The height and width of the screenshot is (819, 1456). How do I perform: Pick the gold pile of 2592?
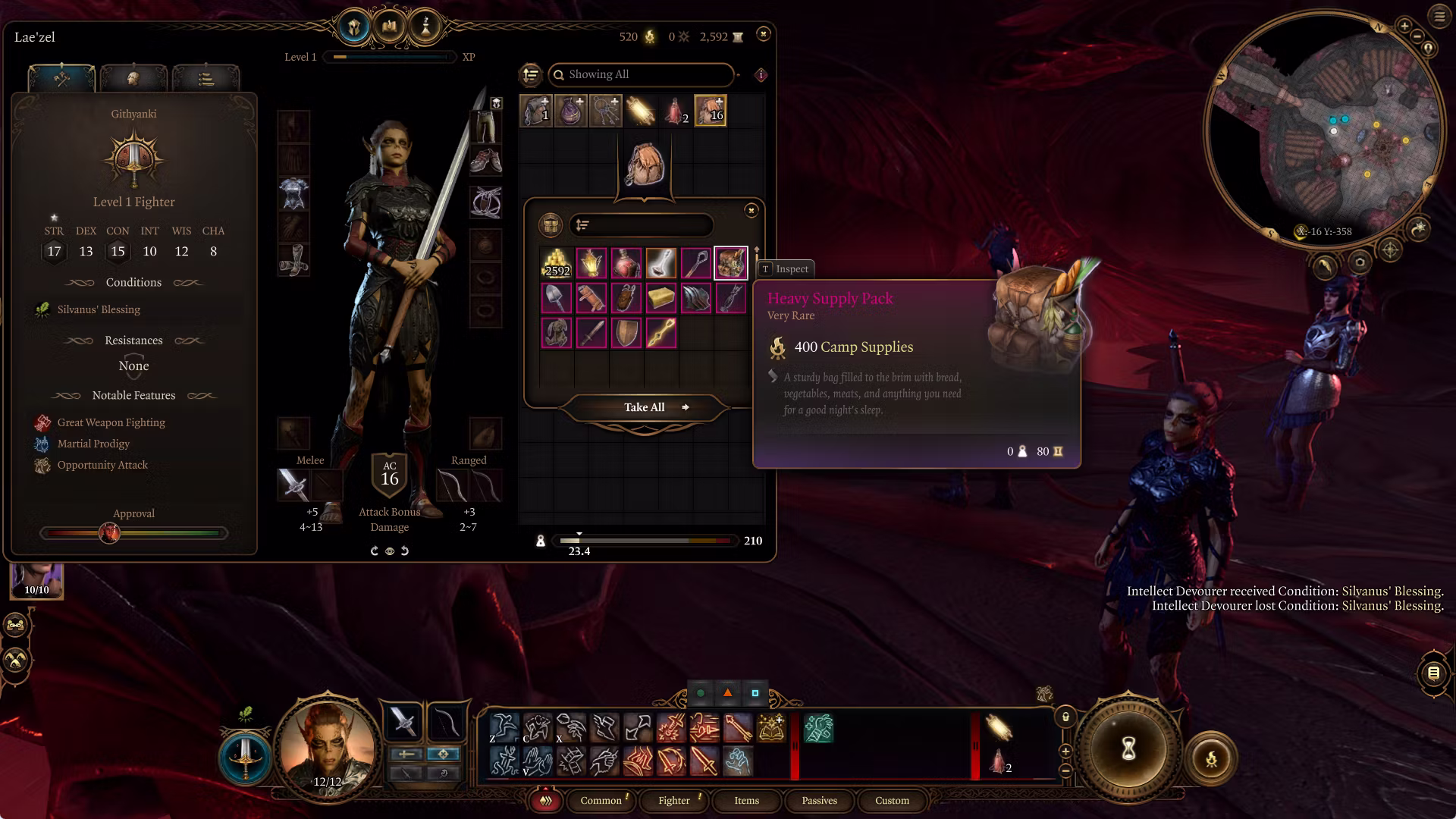pyautogui.click(x=557, y=263)
